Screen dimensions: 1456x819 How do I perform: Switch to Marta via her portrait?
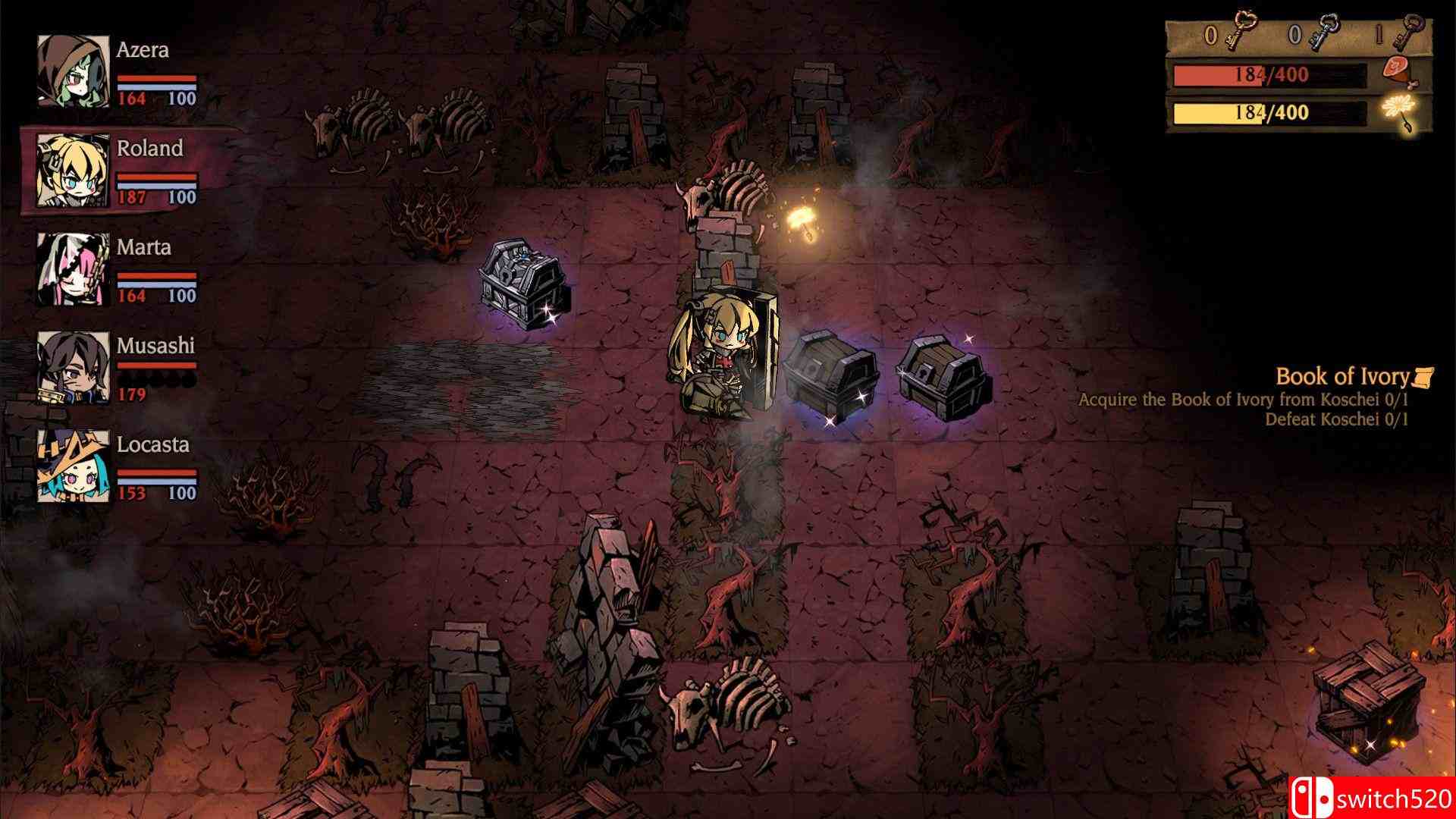pyautogui.click(x=71, y=267)
